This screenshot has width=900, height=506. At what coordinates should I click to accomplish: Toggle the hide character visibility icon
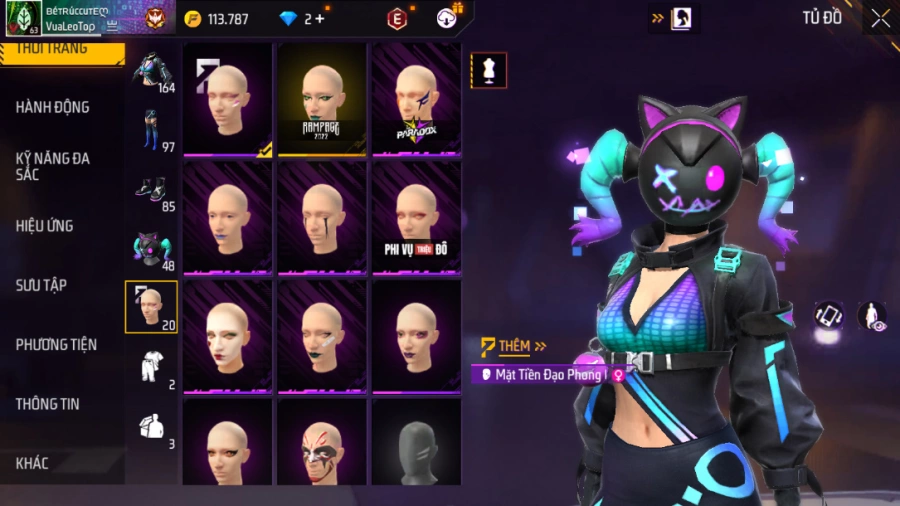(872, 316)
